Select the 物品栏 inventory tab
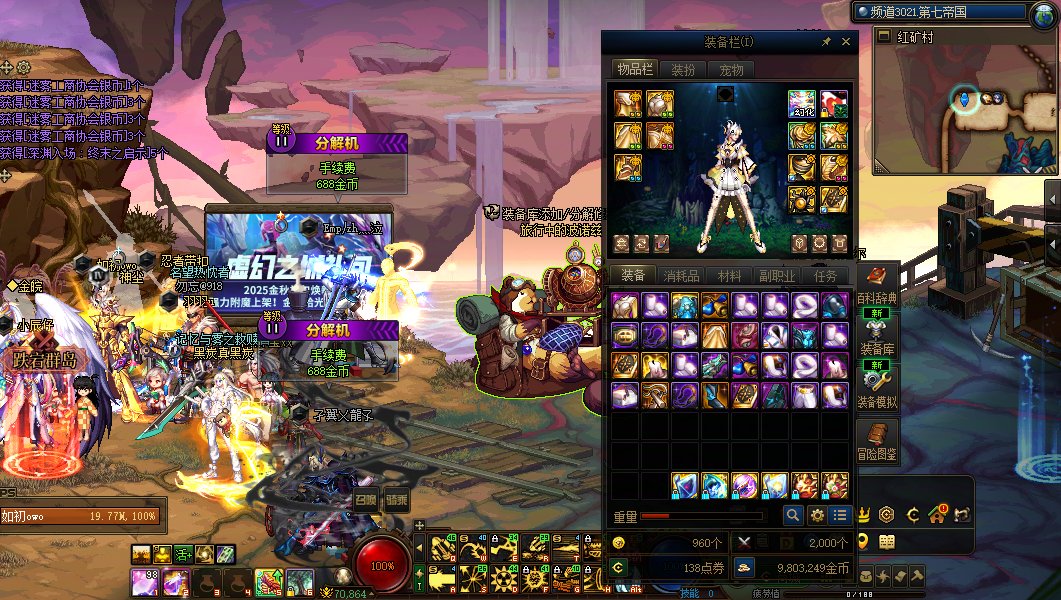This screenshot has width=1061, height=600. tap(635, 70)
